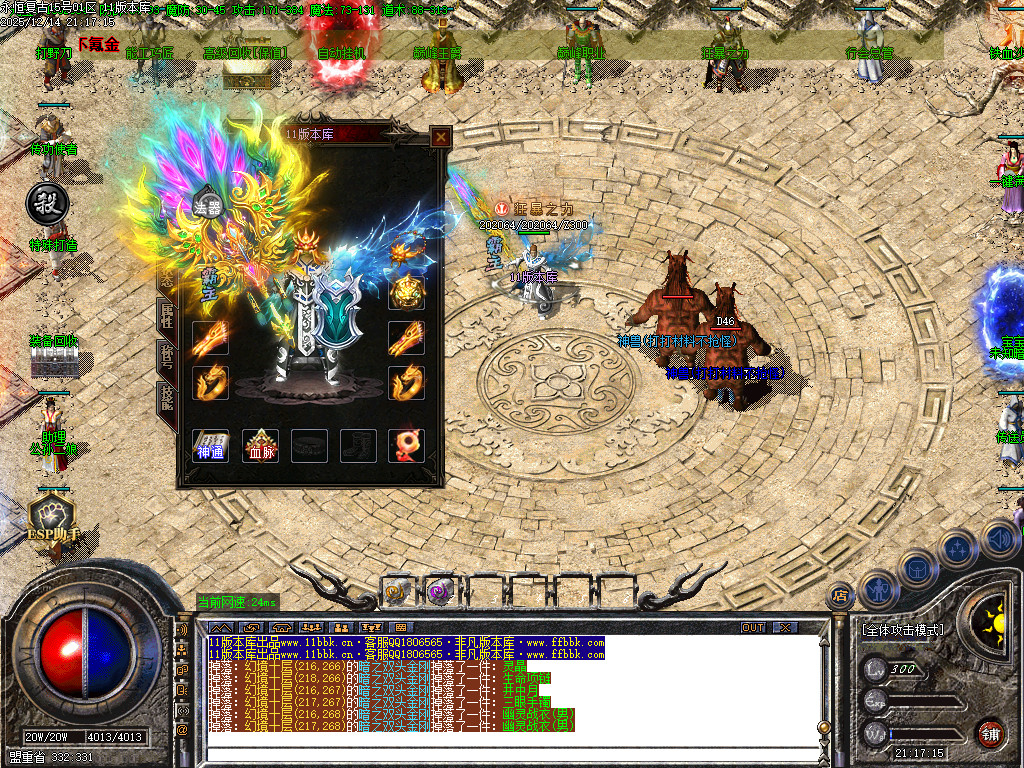This screenshot has width=1024, height=768.
Task: Open the sparkle skills round button
Action: pos(957,549)
